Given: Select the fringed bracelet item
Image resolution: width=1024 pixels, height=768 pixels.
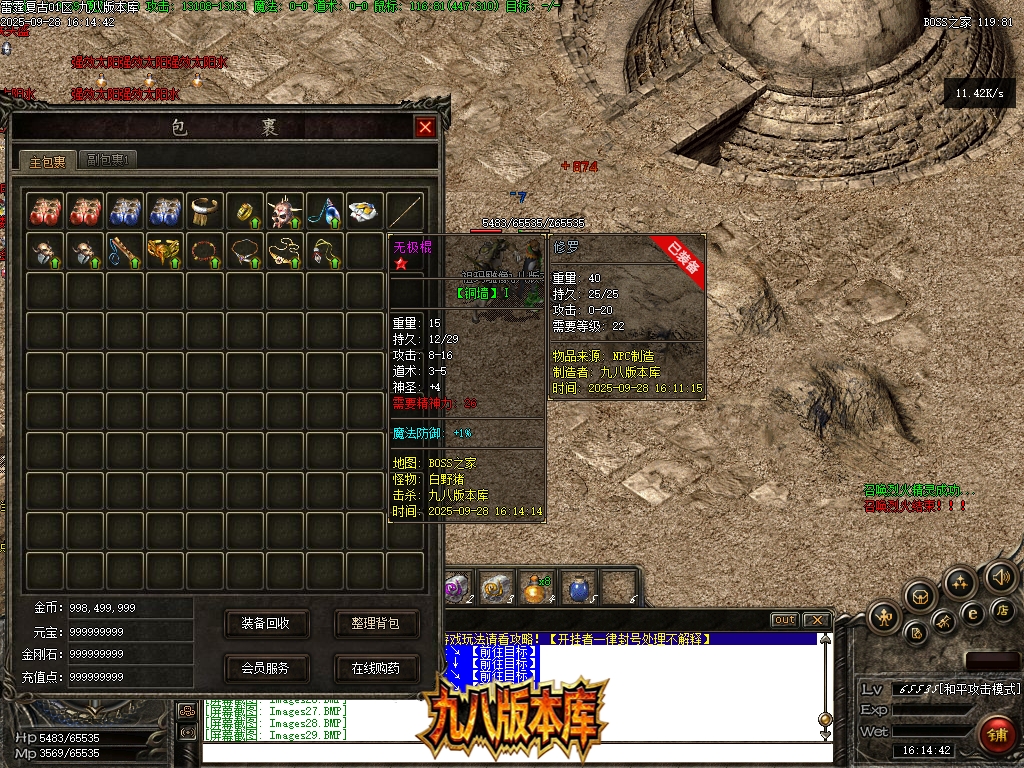Looking at the screenshot, I should [x=205, y=211].
